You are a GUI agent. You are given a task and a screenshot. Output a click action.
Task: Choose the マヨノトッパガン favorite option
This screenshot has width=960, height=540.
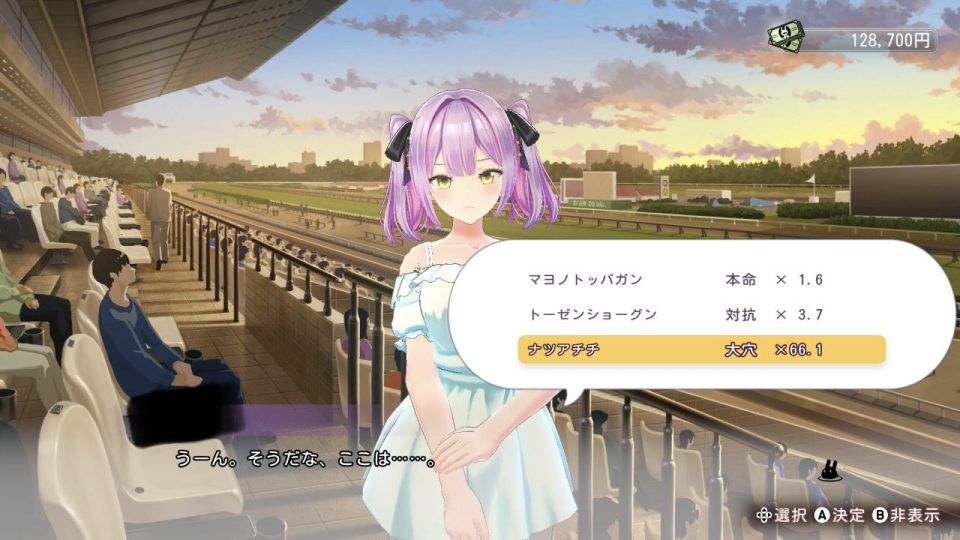[700, 279]
